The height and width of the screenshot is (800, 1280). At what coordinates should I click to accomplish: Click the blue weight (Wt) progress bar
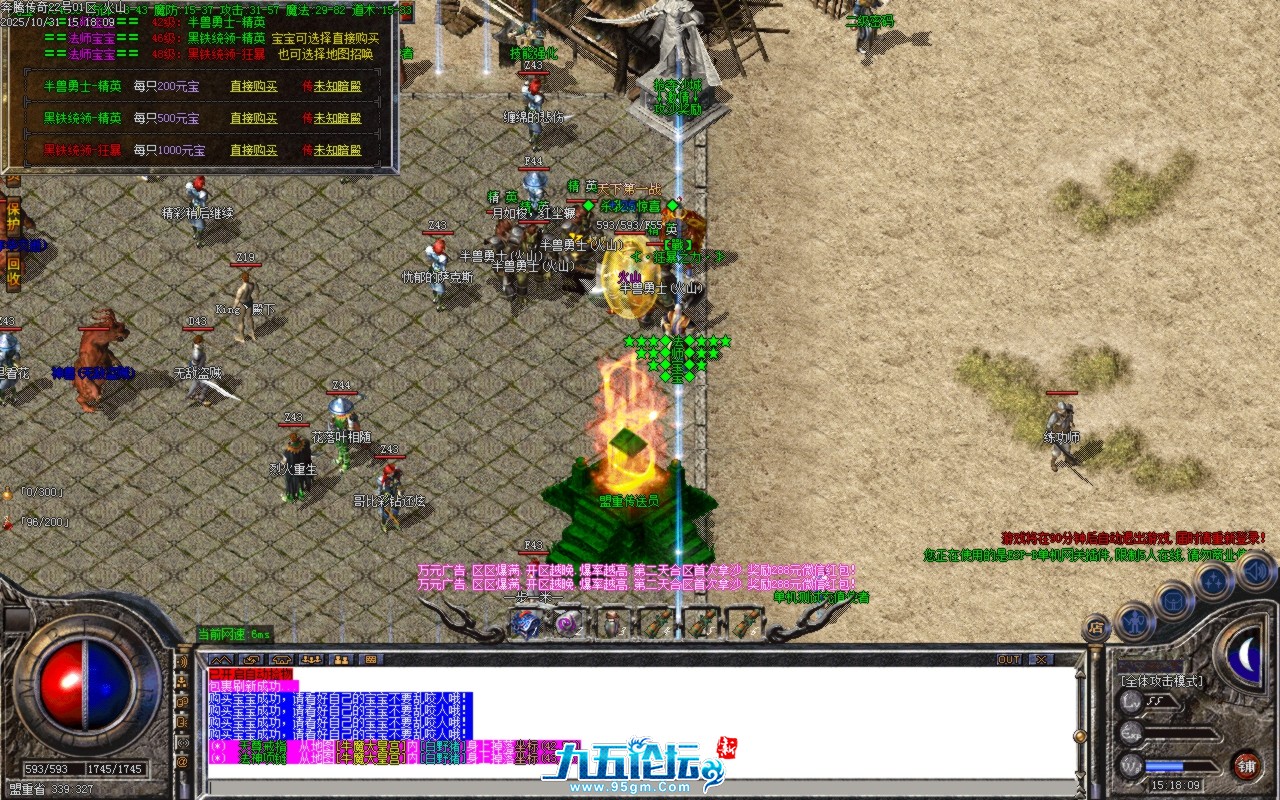pos(1164,766)
